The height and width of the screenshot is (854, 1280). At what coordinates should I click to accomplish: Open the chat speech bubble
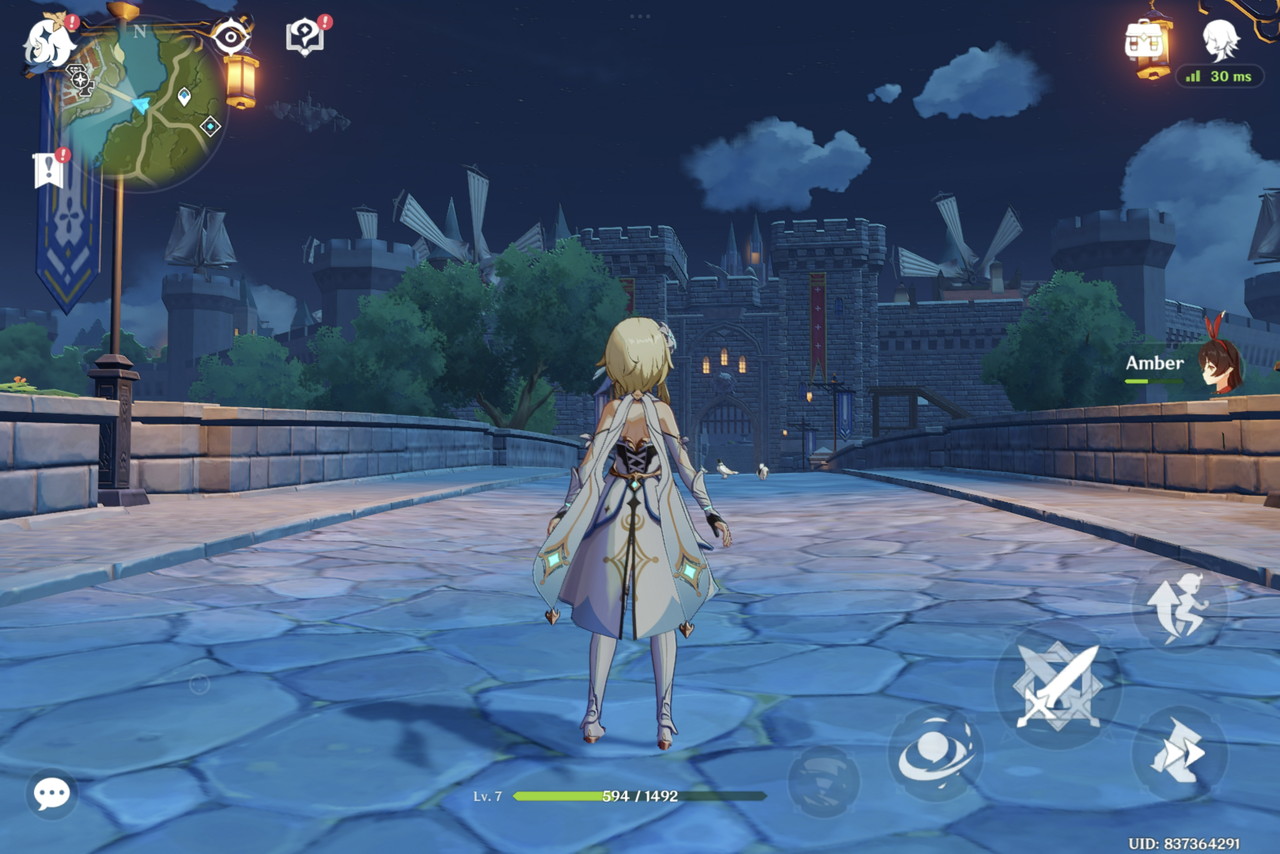52,794
